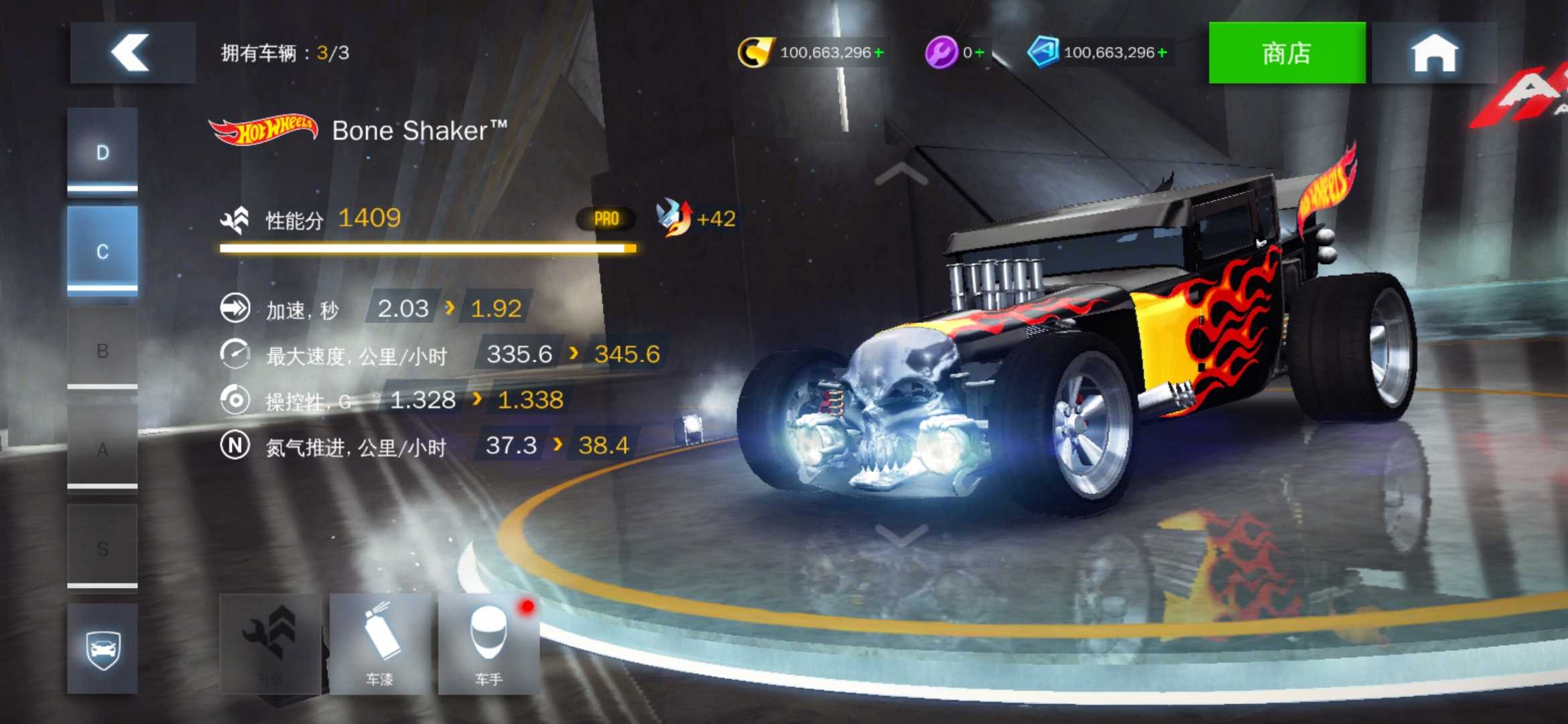Add more gold credits
Viewport: 1568px width, 724px height.
click(x=878, y=52)
